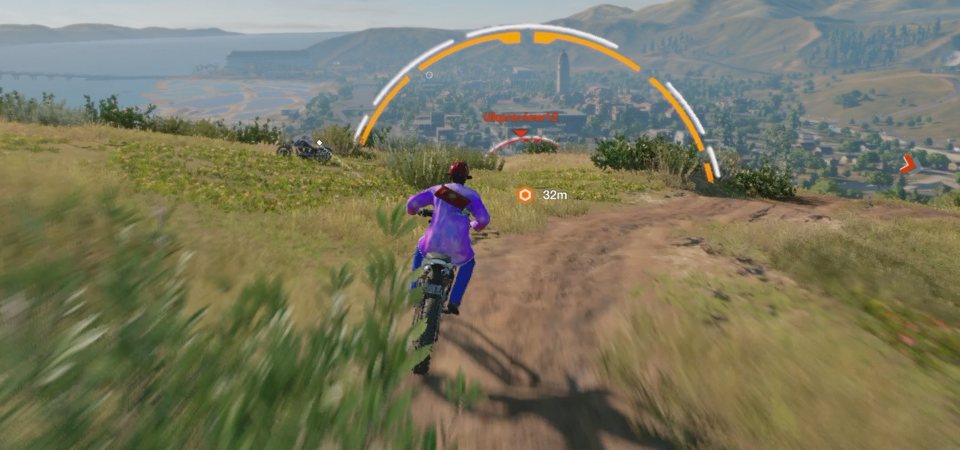Screen dimensions: 960x450
Task: Select the red player name tag
Action: click(x=521, y=117)
